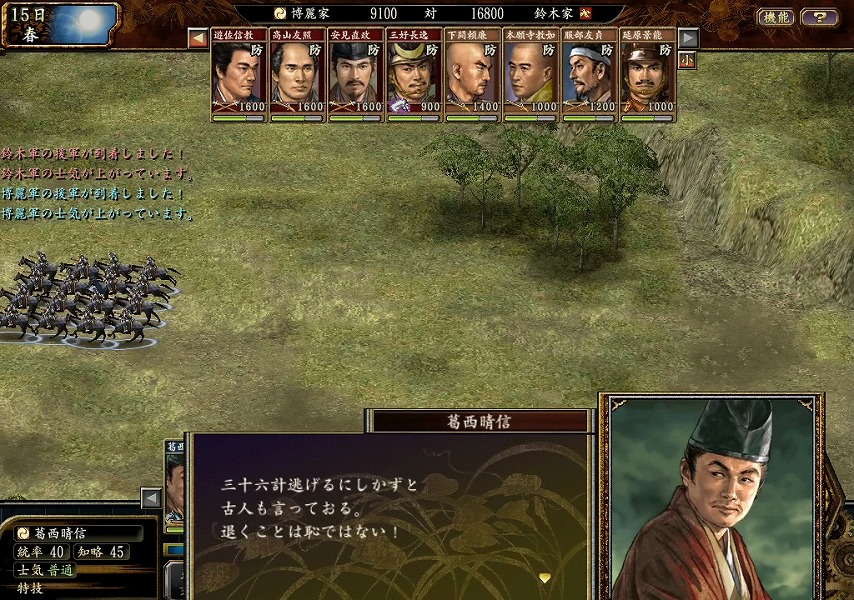Advance the dialogue with the yellow arrow

pyautogui.click(x=544, y=578)
